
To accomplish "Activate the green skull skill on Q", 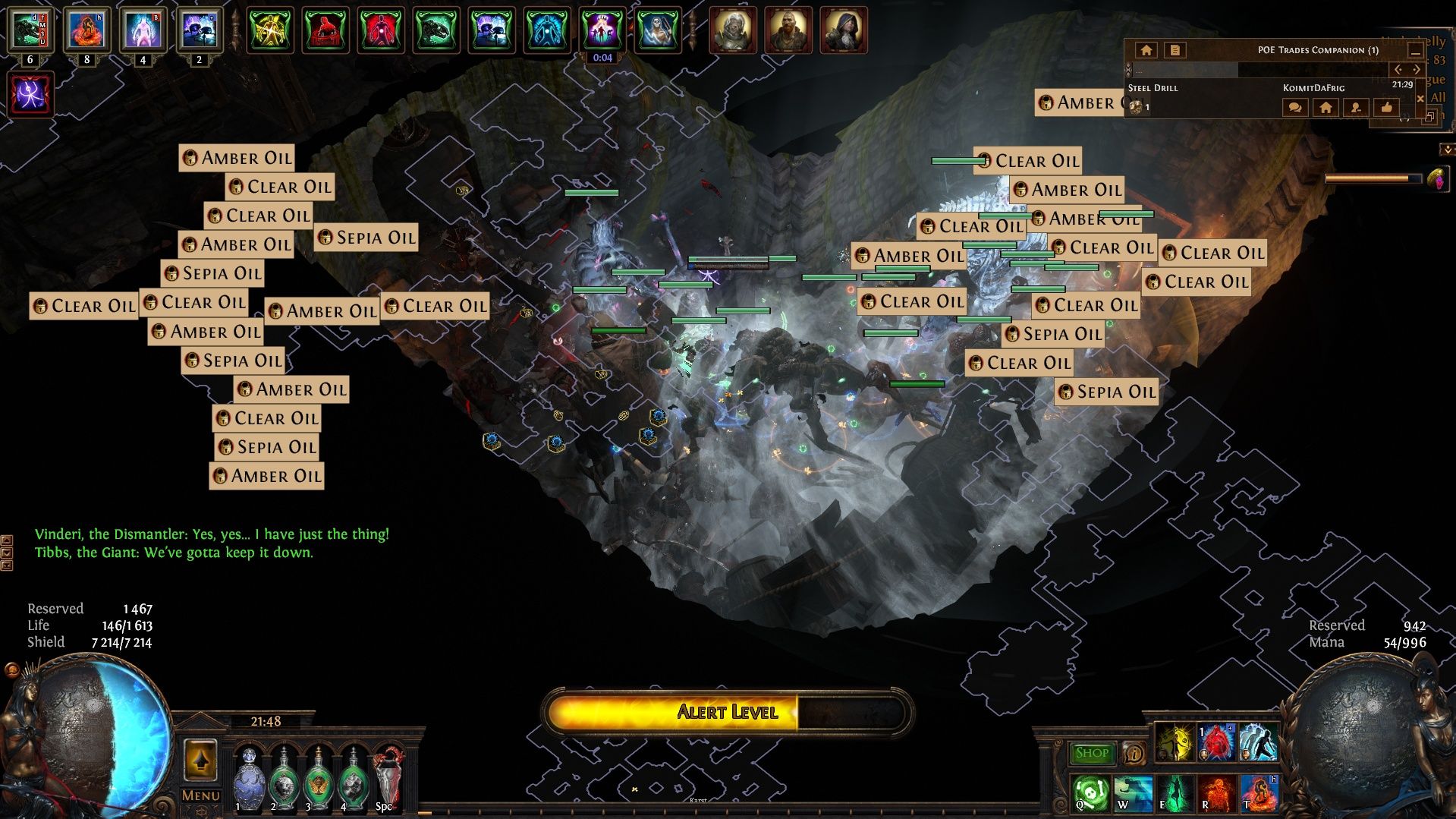I will tap(1090, 792).
